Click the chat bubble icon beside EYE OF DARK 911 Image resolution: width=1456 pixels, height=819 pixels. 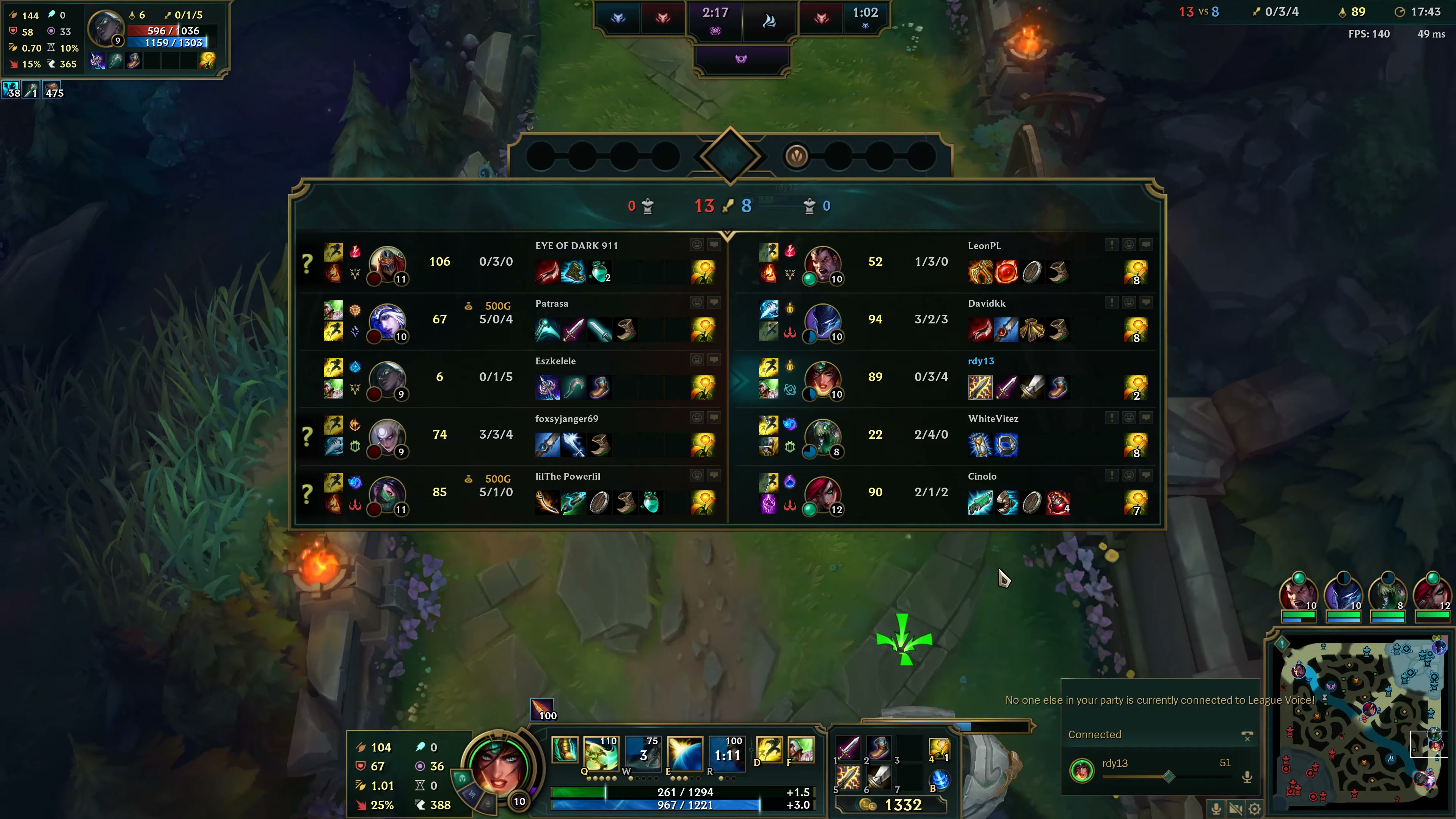point(714,244)
